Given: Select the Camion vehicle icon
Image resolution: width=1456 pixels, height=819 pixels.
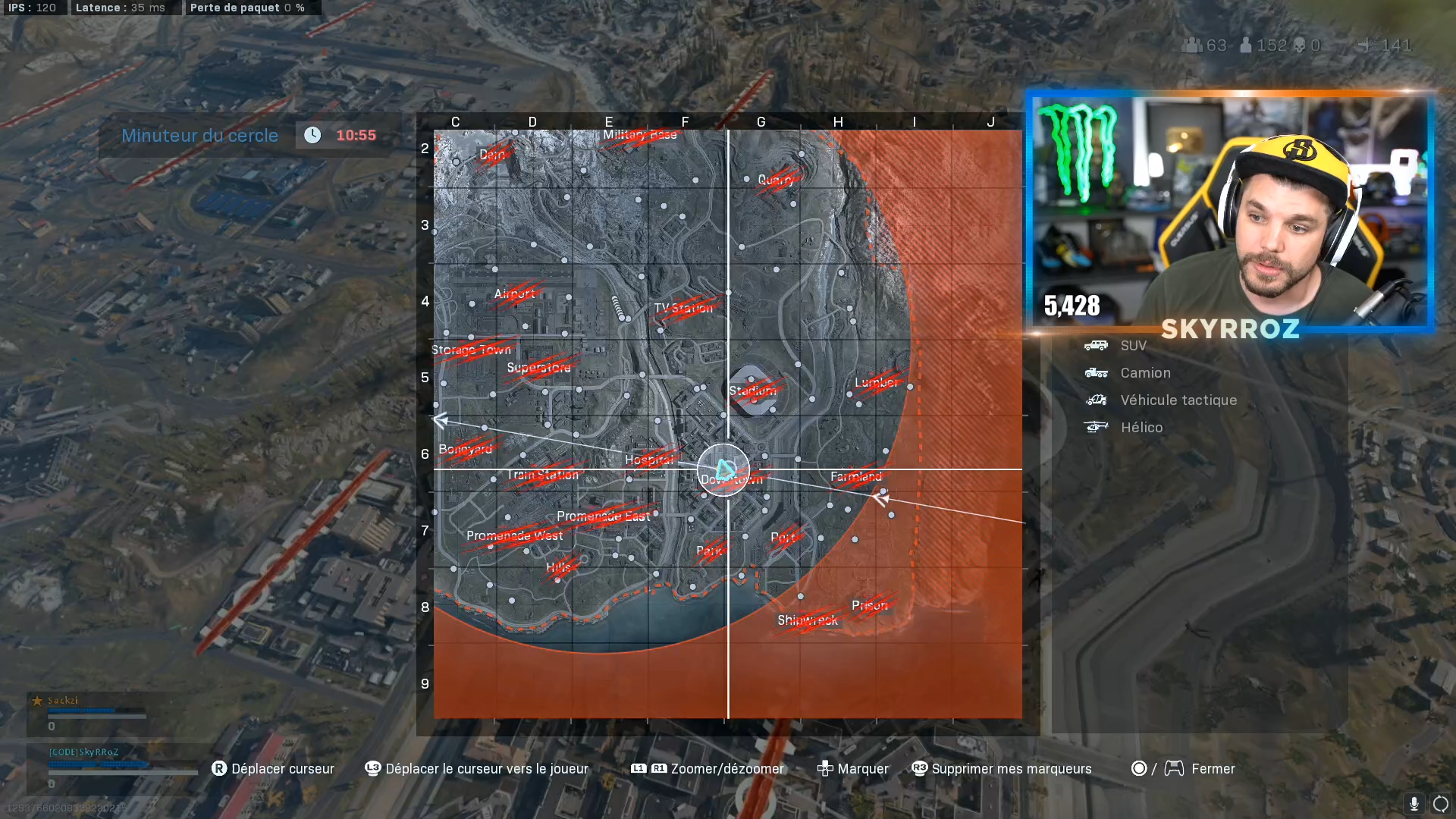Looking at the screenshot, I should click(x=1095, y=372).
